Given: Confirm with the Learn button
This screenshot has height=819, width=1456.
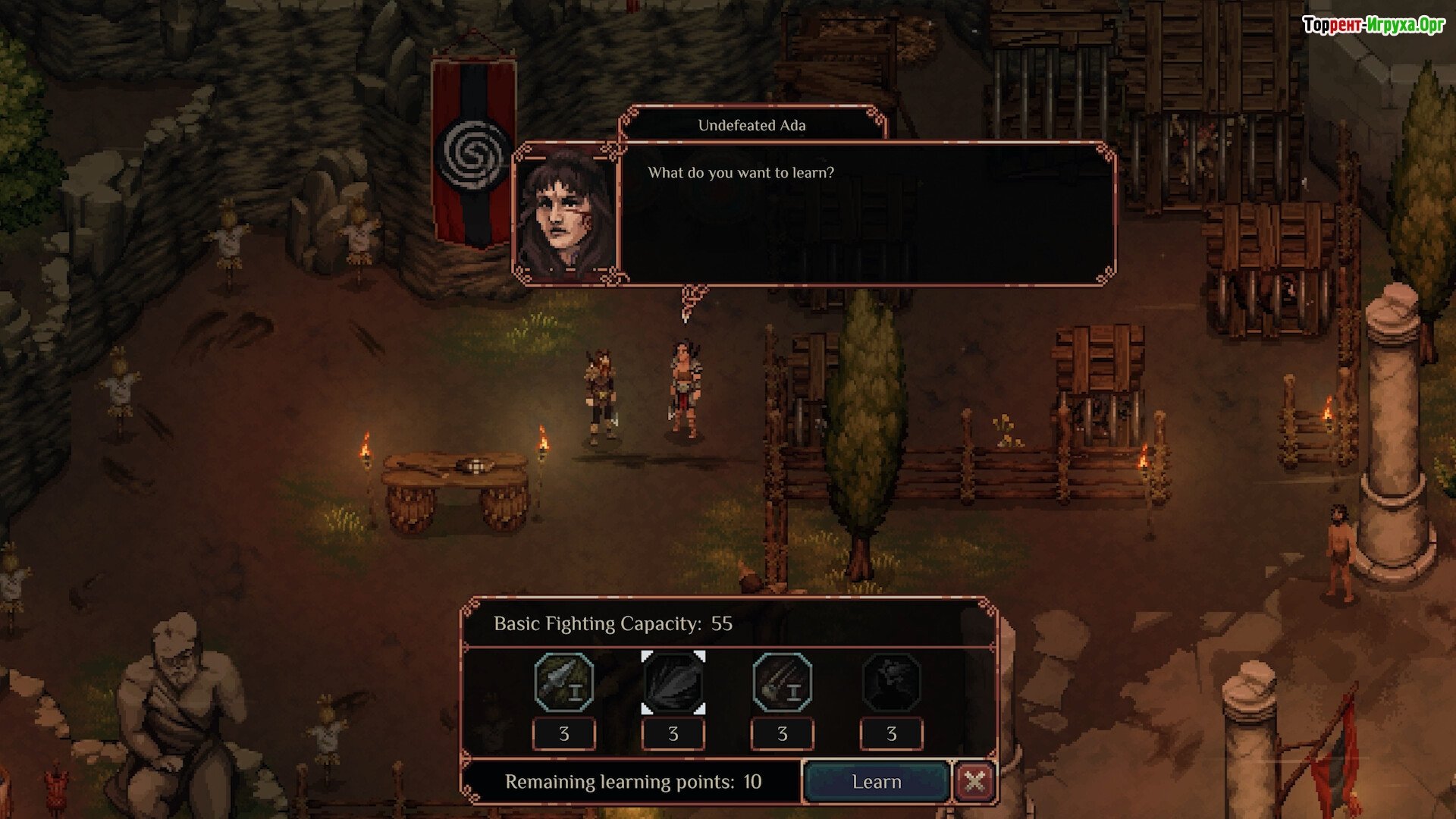Looking at the screenshot, I should click(876, 782).
